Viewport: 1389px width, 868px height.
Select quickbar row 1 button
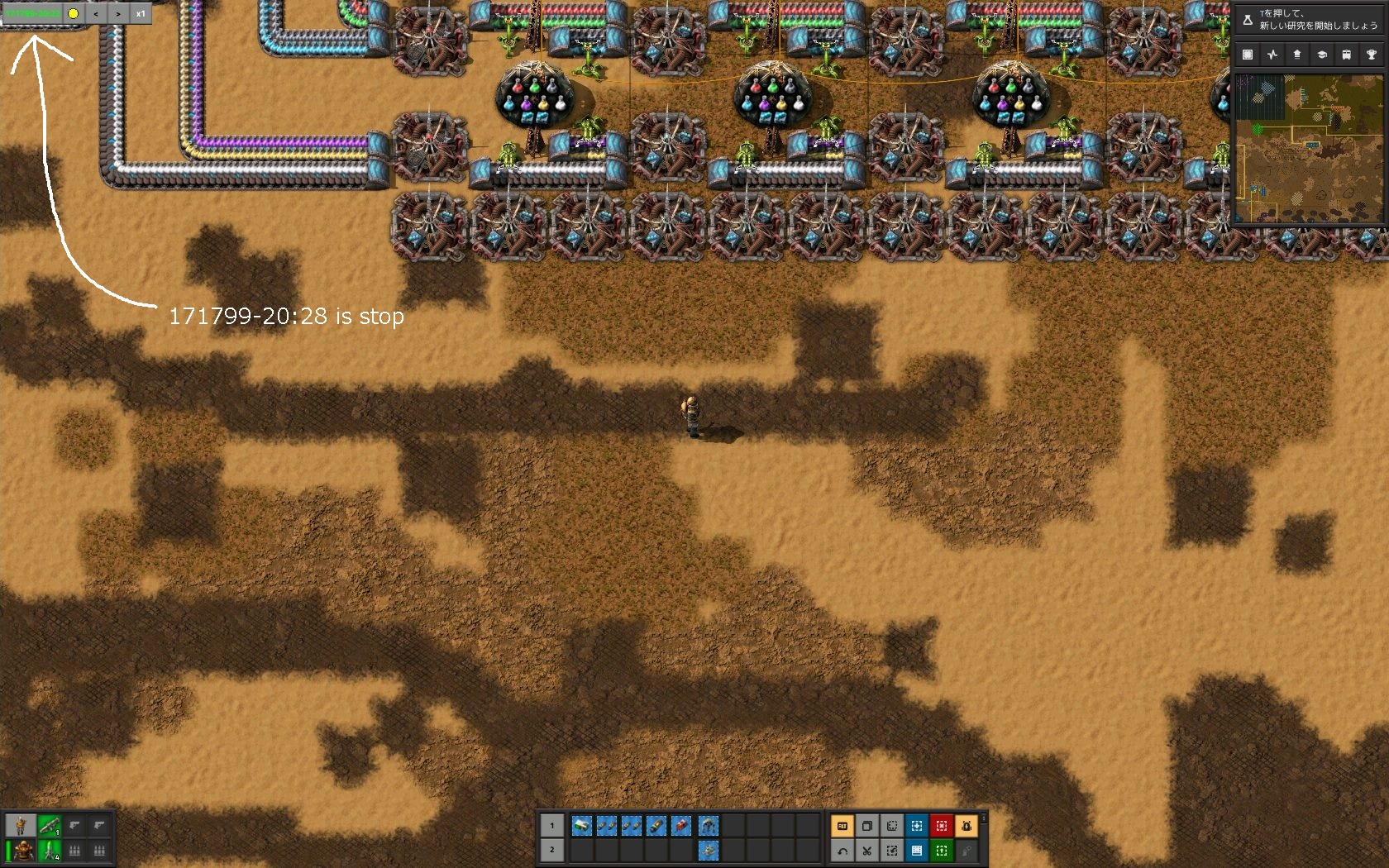coord(552,825)
